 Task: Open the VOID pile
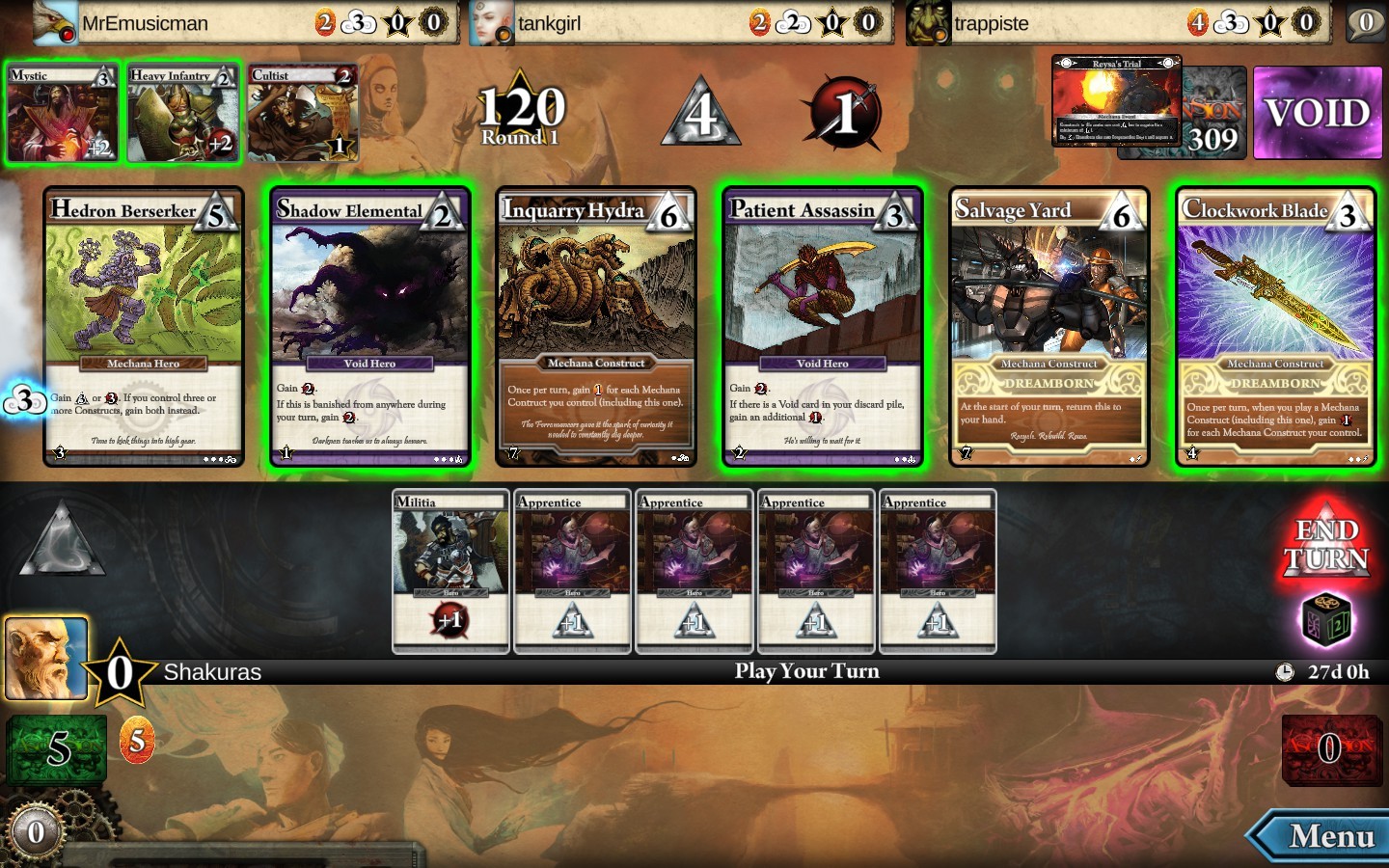(1317, 113)
